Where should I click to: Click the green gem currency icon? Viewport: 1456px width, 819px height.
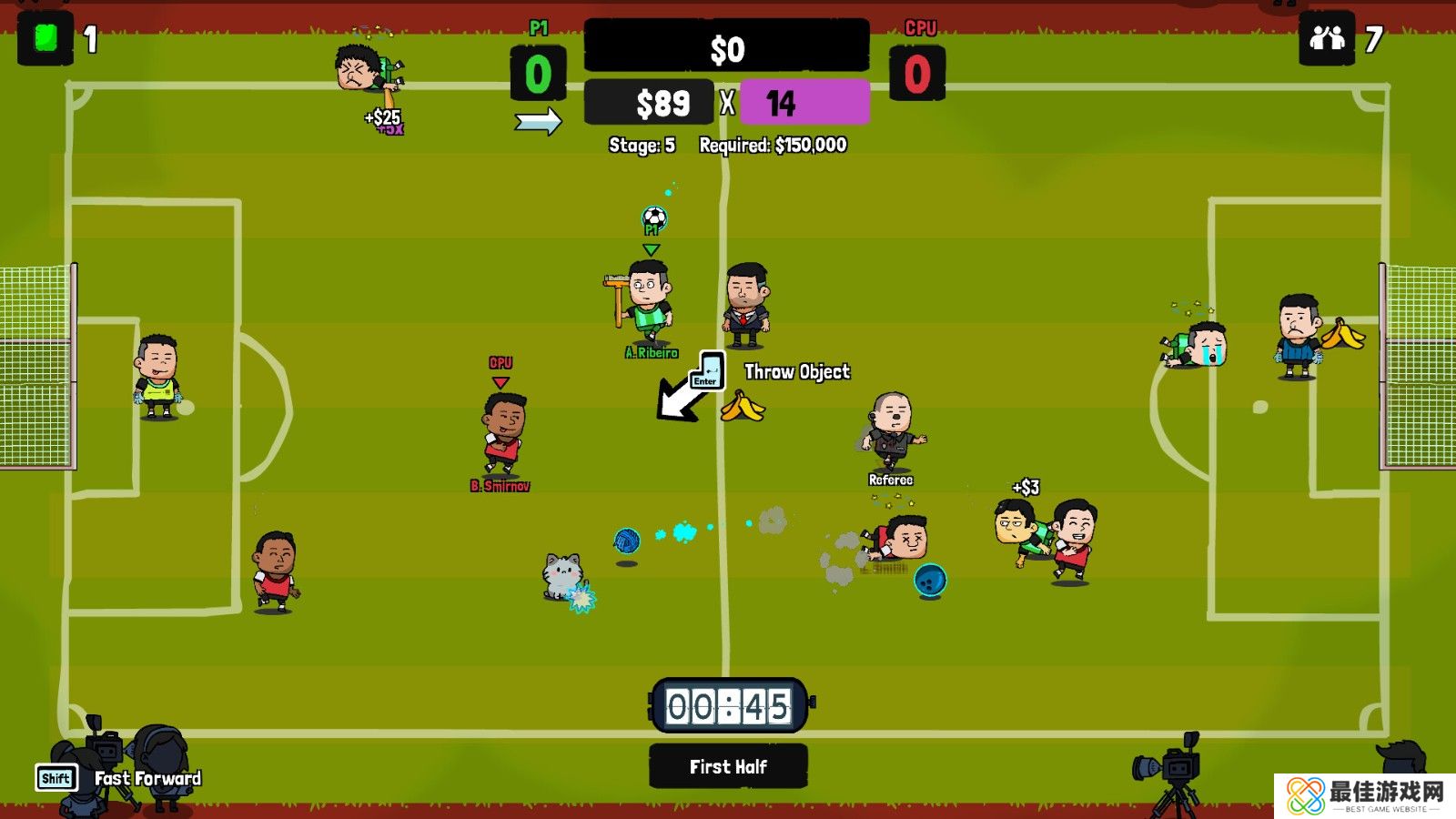pyautogui.click(x=45, y=39)
